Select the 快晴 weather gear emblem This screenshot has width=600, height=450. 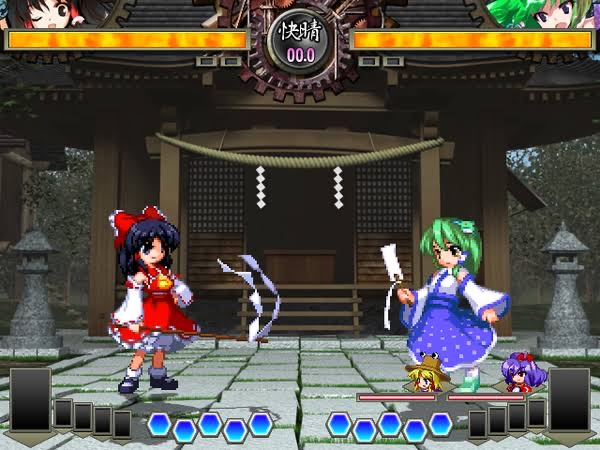pyautogui.click(x=300, y=38)
